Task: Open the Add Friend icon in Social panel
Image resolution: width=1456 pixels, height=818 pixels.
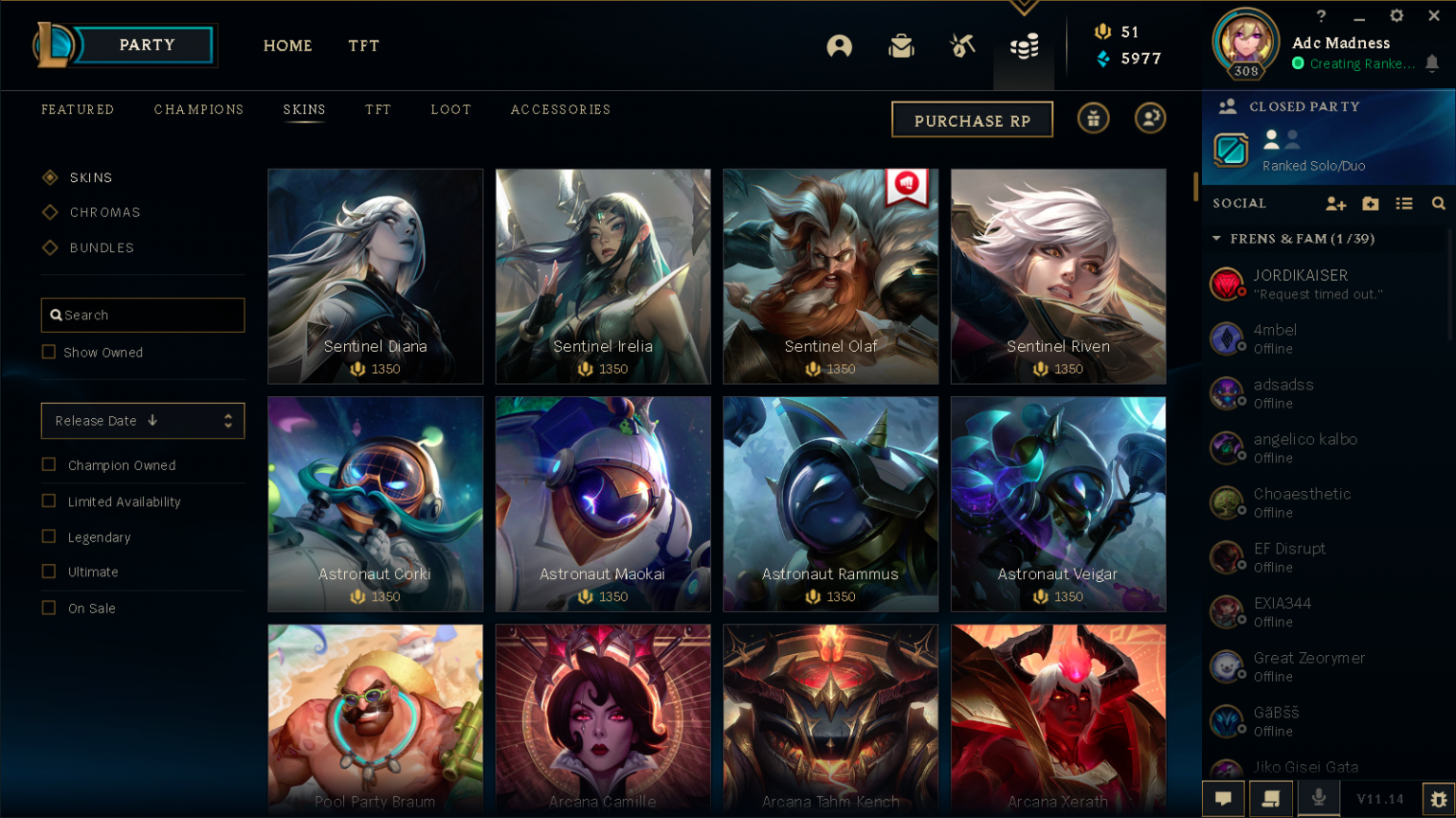Action: (x=1336, y=203)
